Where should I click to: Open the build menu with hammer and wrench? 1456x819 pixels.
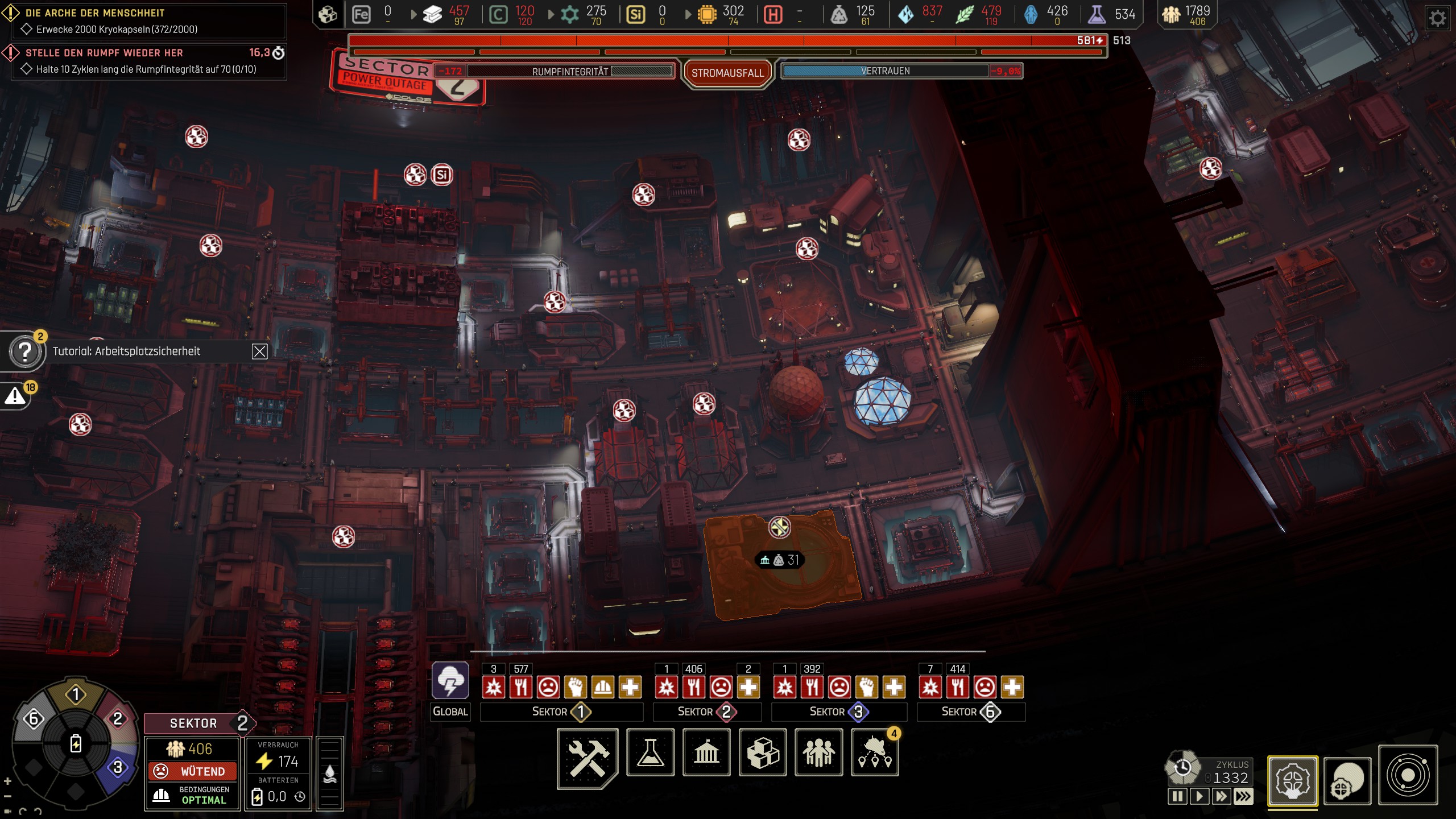[588, 757]
